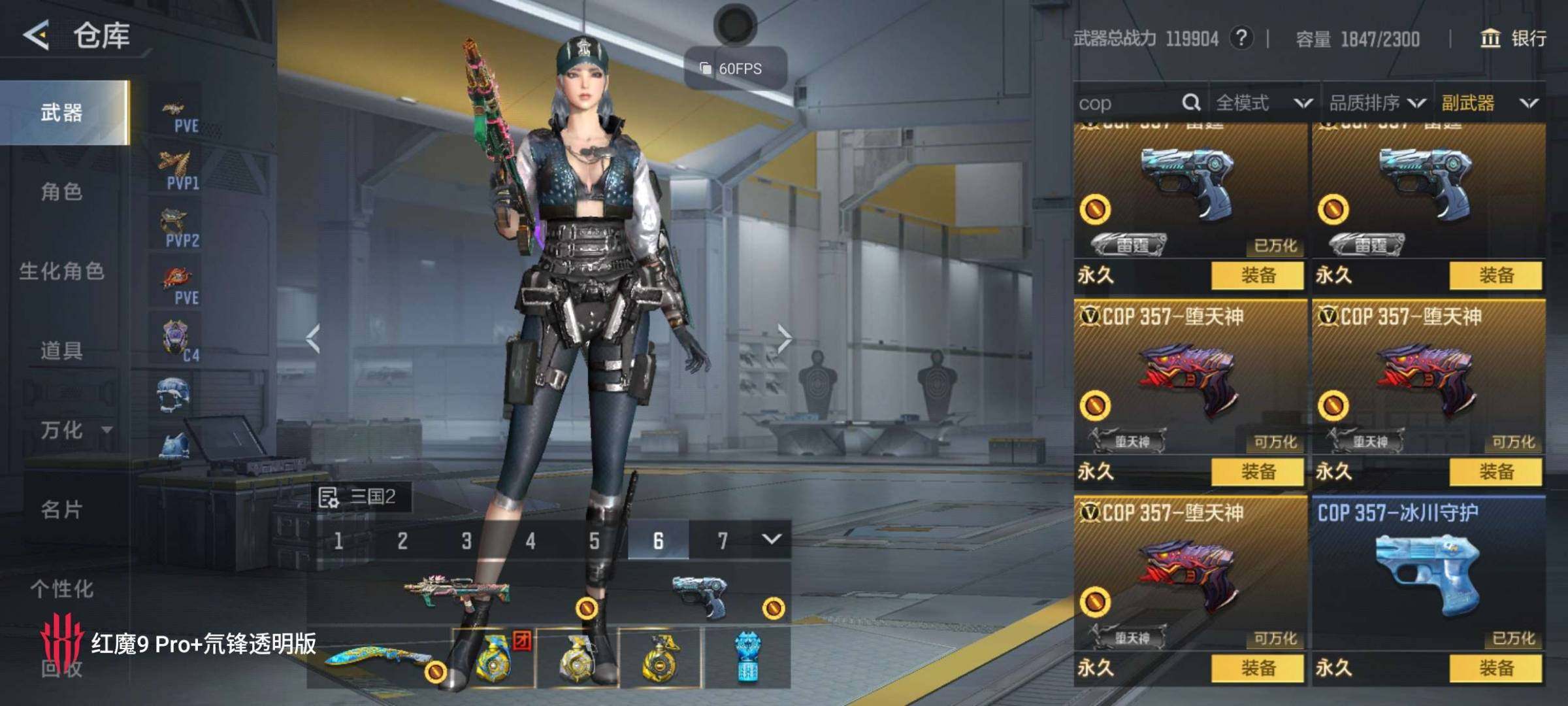Go back from the 仓库 warehouse screen
1568x706 pixels.
[x=37, y=35]
